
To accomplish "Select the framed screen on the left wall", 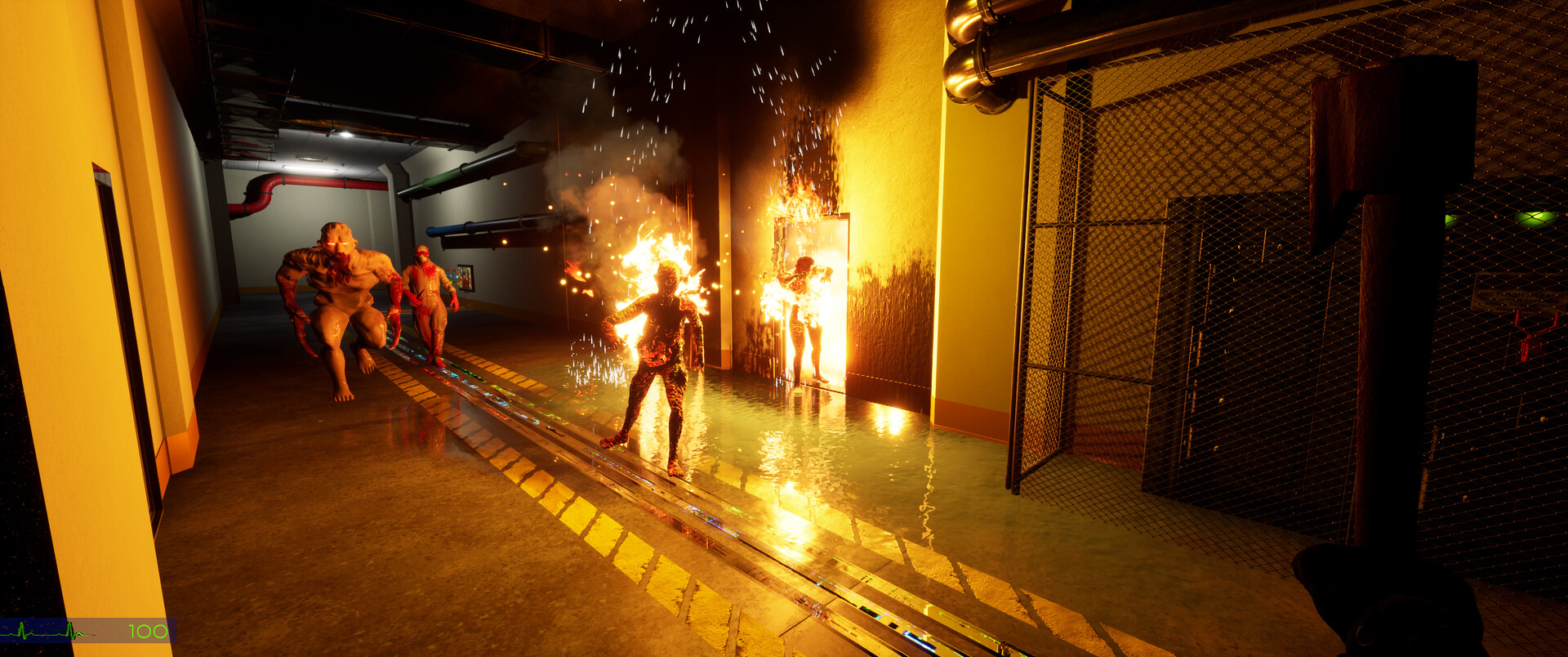I will tap(464, 278).
